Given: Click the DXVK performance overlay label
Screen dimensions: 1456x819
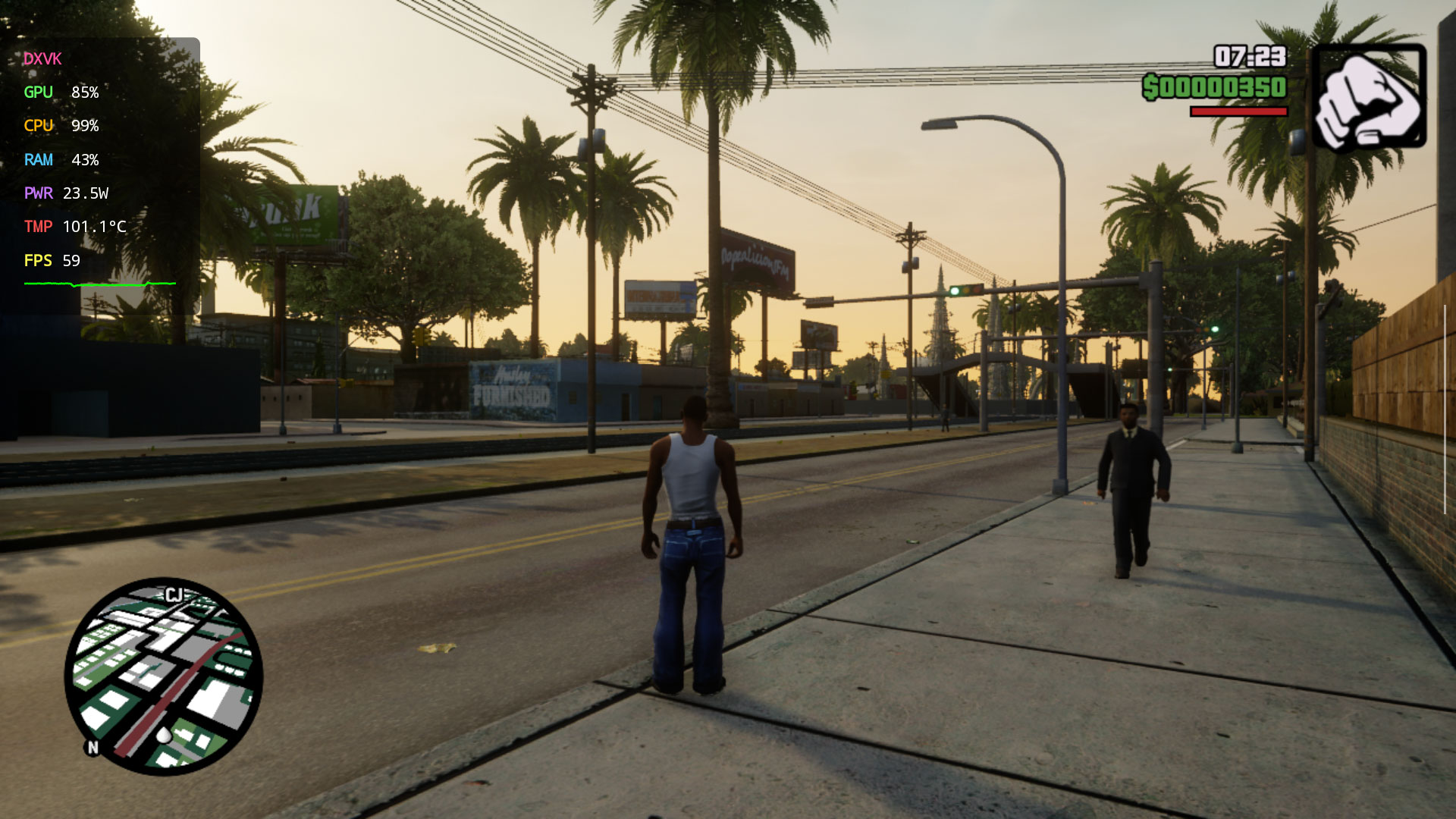Looking at the screenshot, I should click(x=42, y=59).
